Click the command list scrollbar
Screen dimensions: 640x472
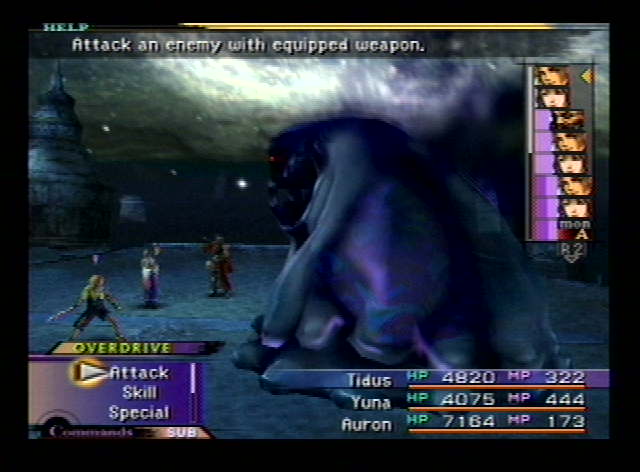click(x=193, y=380)
